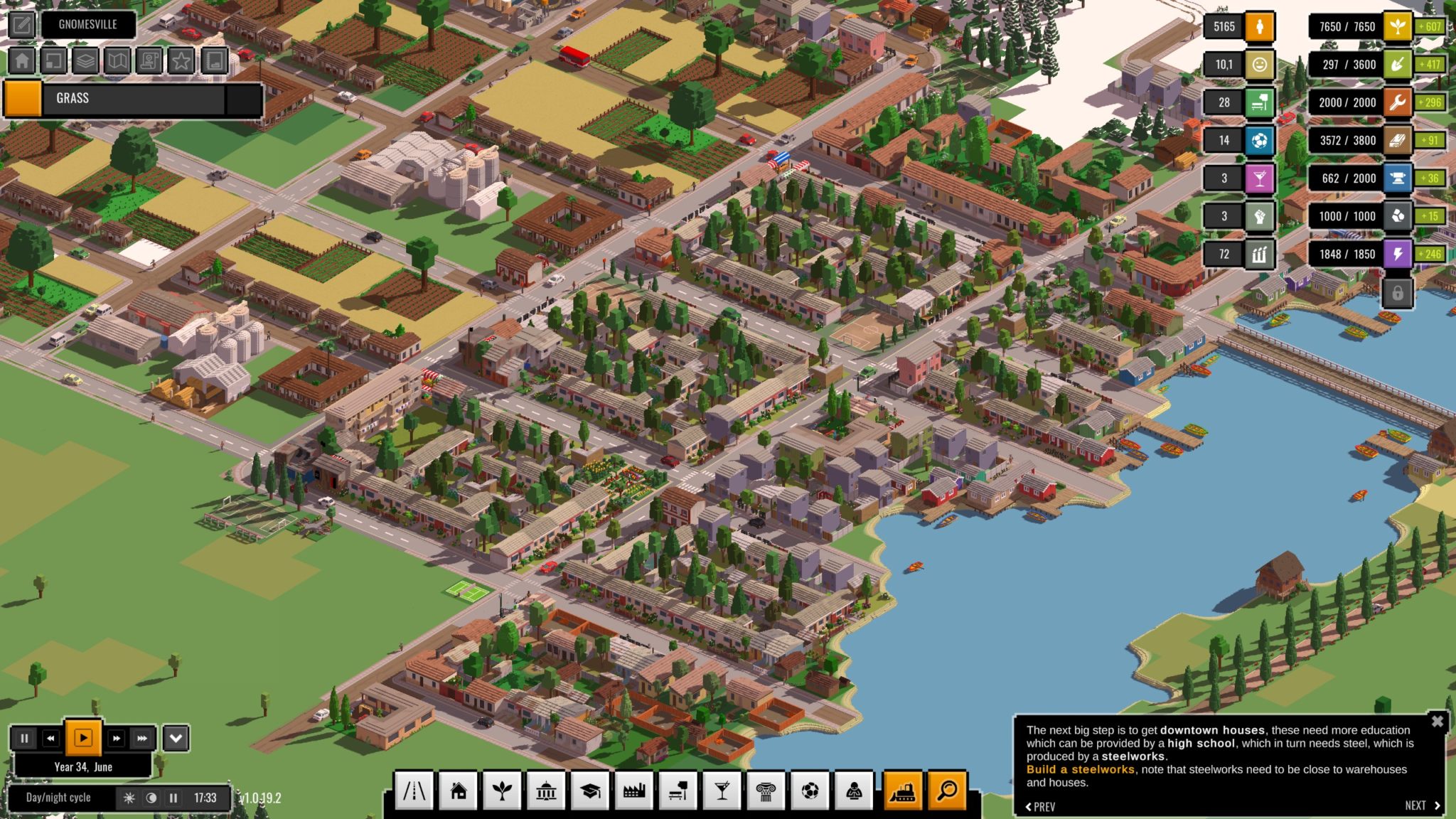Open the folded map view button
Screen dimensions: 1456x819
tap(117, 61)
